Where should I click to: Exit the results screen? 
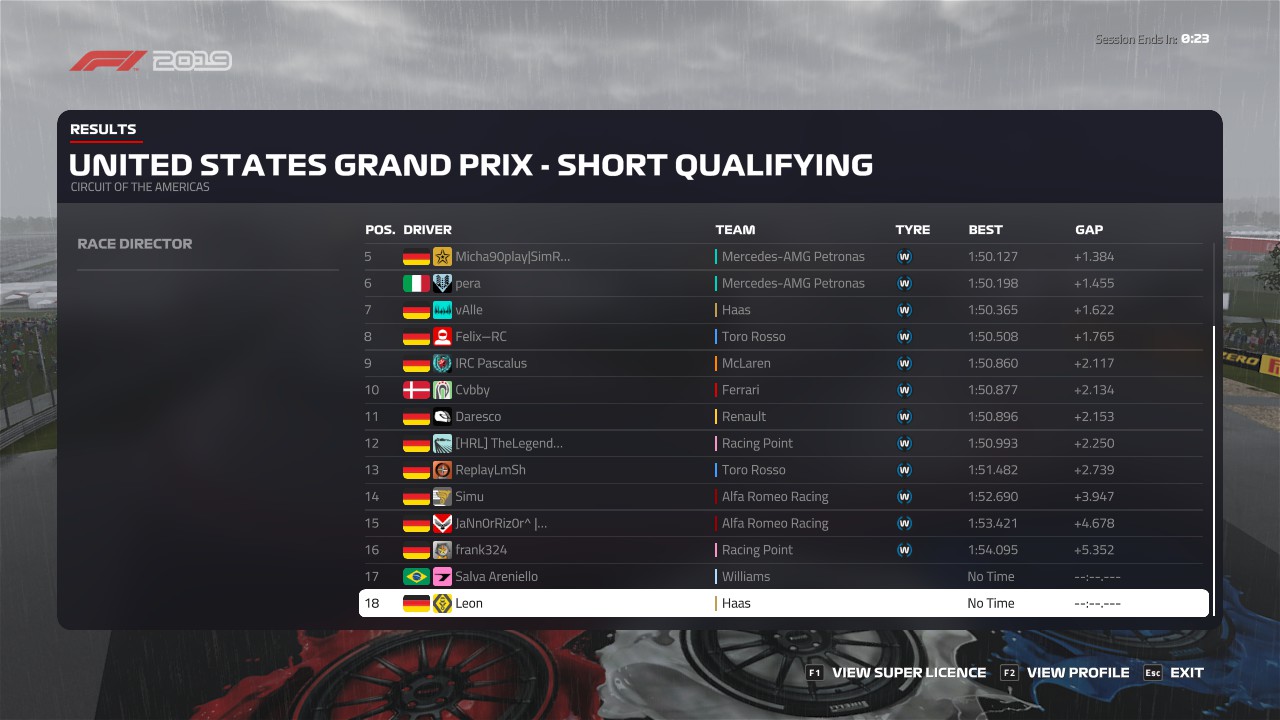click(x=1186, y=673)
